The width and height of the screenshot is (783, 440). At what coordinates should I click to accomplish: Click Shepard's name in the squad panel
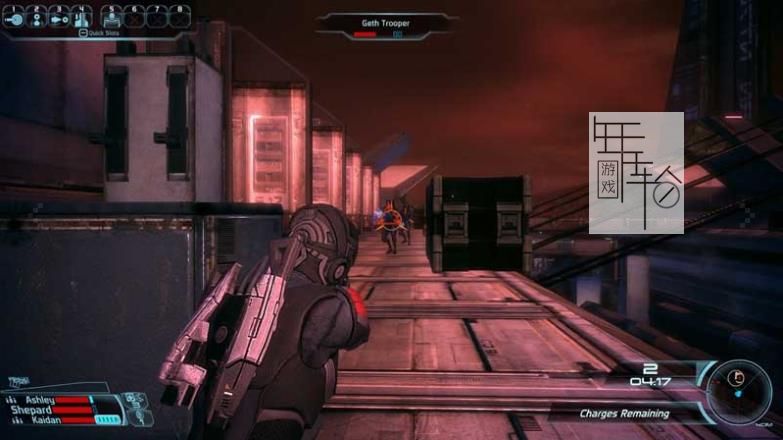tap(32, 410)
